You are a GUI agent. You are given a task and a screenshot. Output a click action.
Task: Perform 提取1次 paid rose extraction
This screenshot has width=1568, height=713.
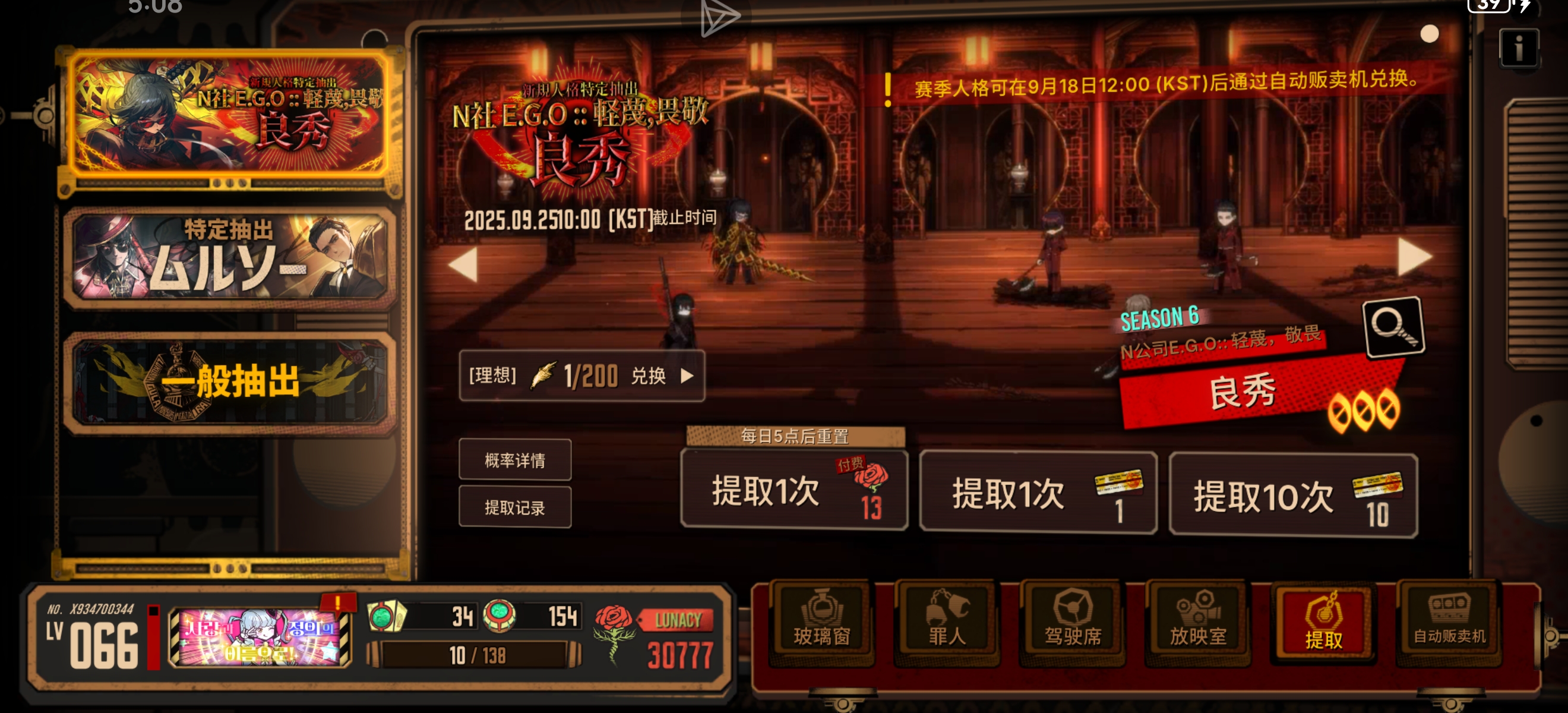click(x=795, y=493)
